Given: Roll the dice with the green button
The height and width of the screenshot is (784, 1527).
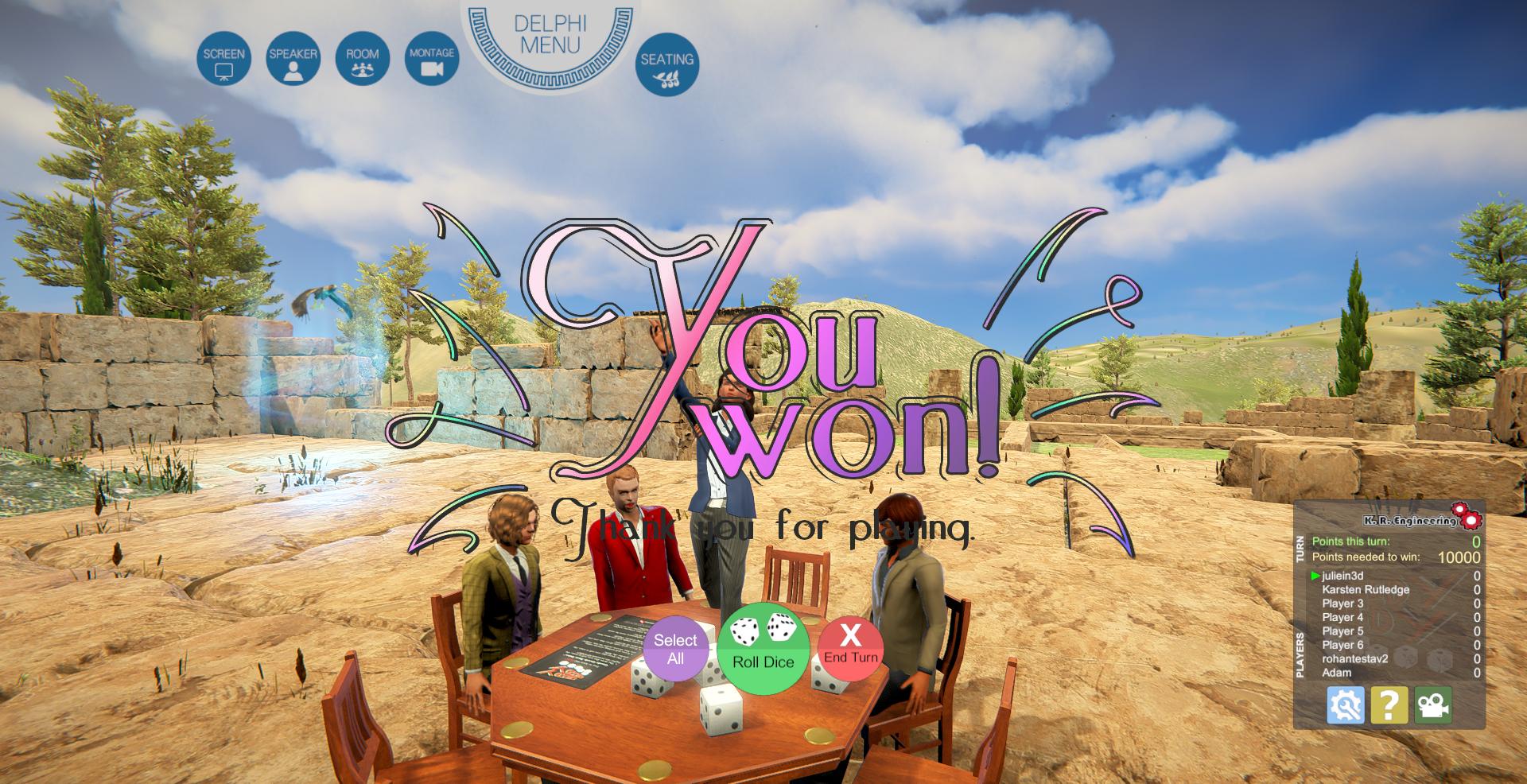Looking at the screenshot, I should (x=763, y=648).
